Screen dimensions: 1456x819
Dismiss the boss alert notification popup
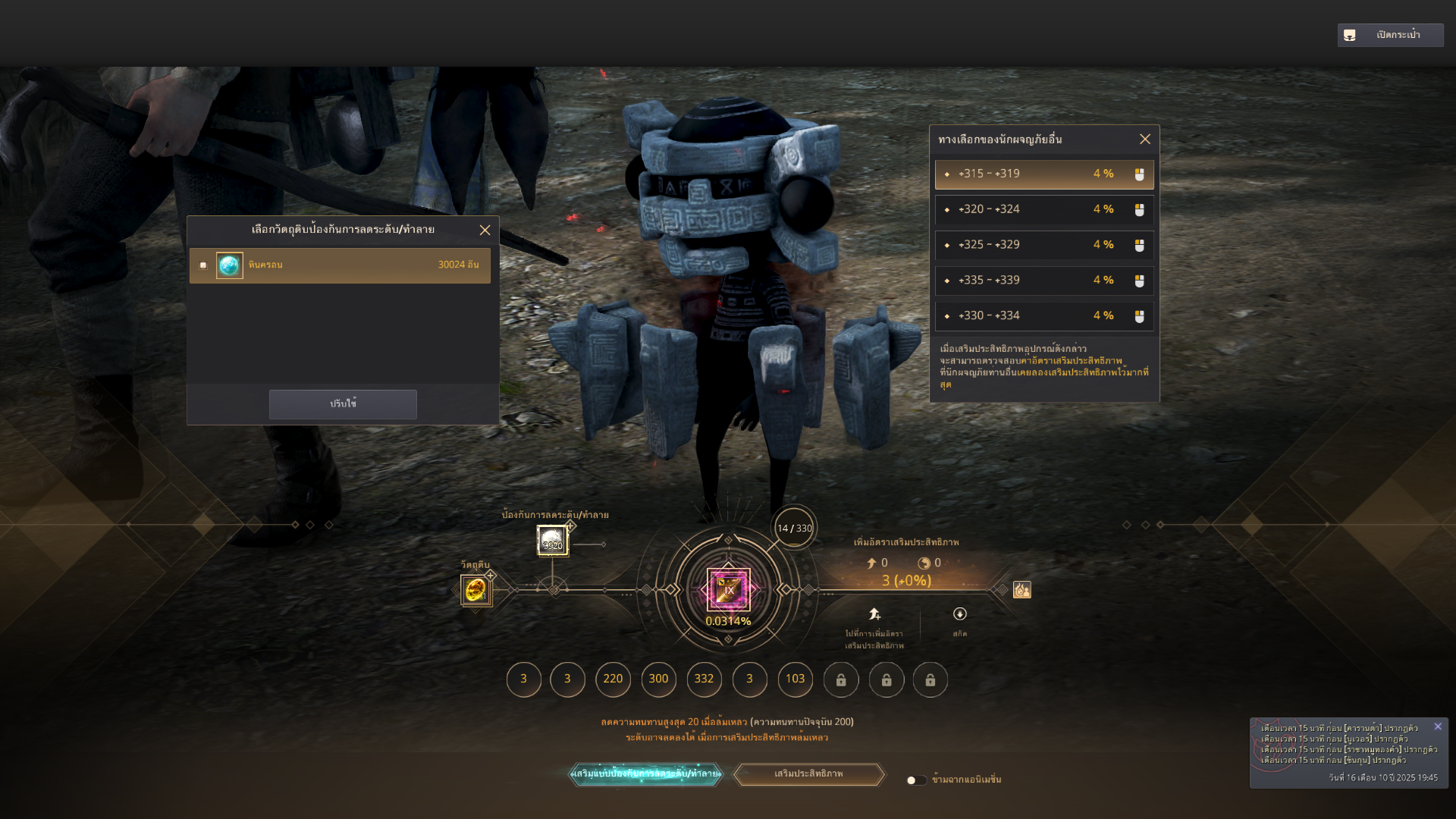(x=1437, y=726)
